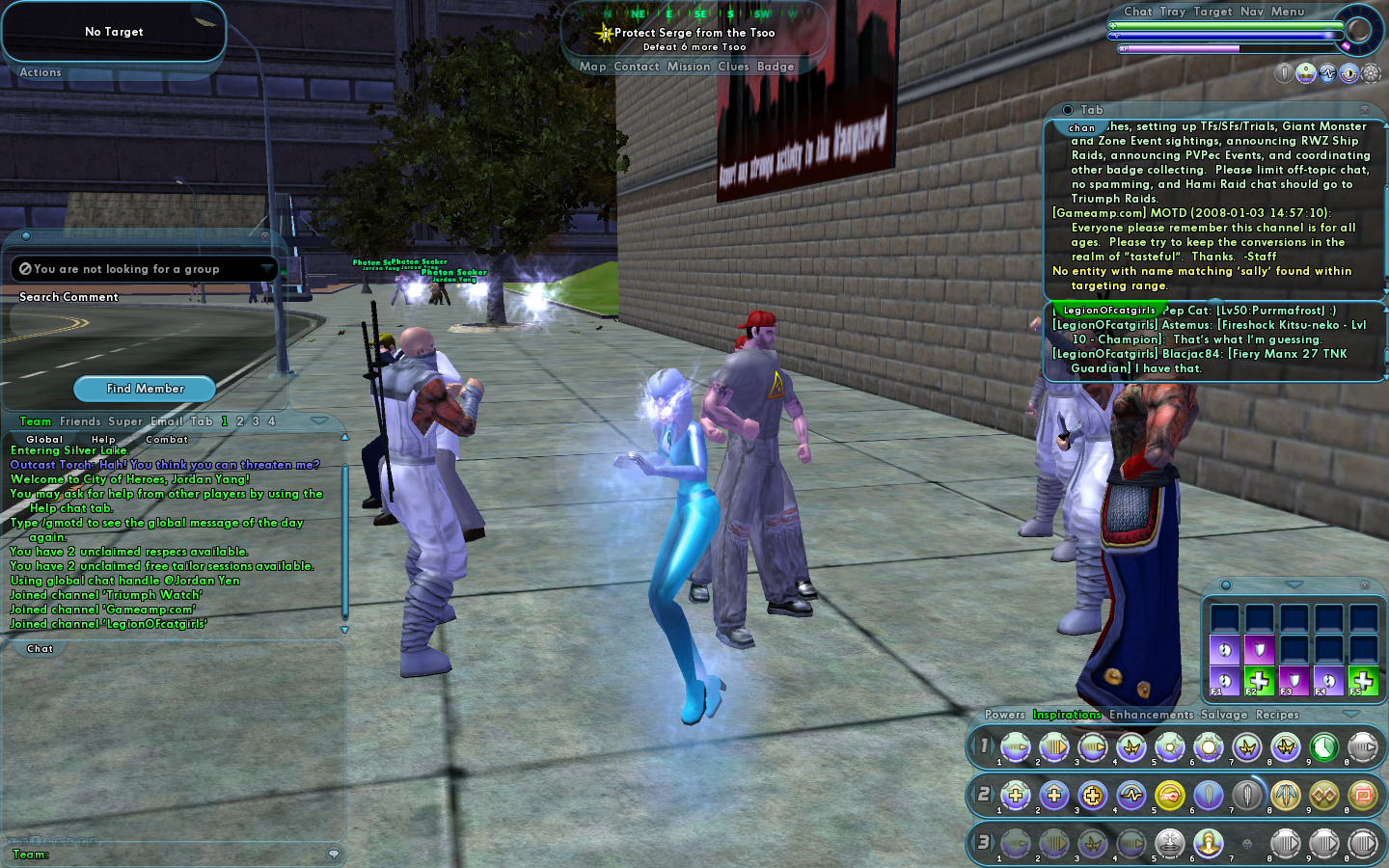Switch to the Super group tab

tap(125, 421)
